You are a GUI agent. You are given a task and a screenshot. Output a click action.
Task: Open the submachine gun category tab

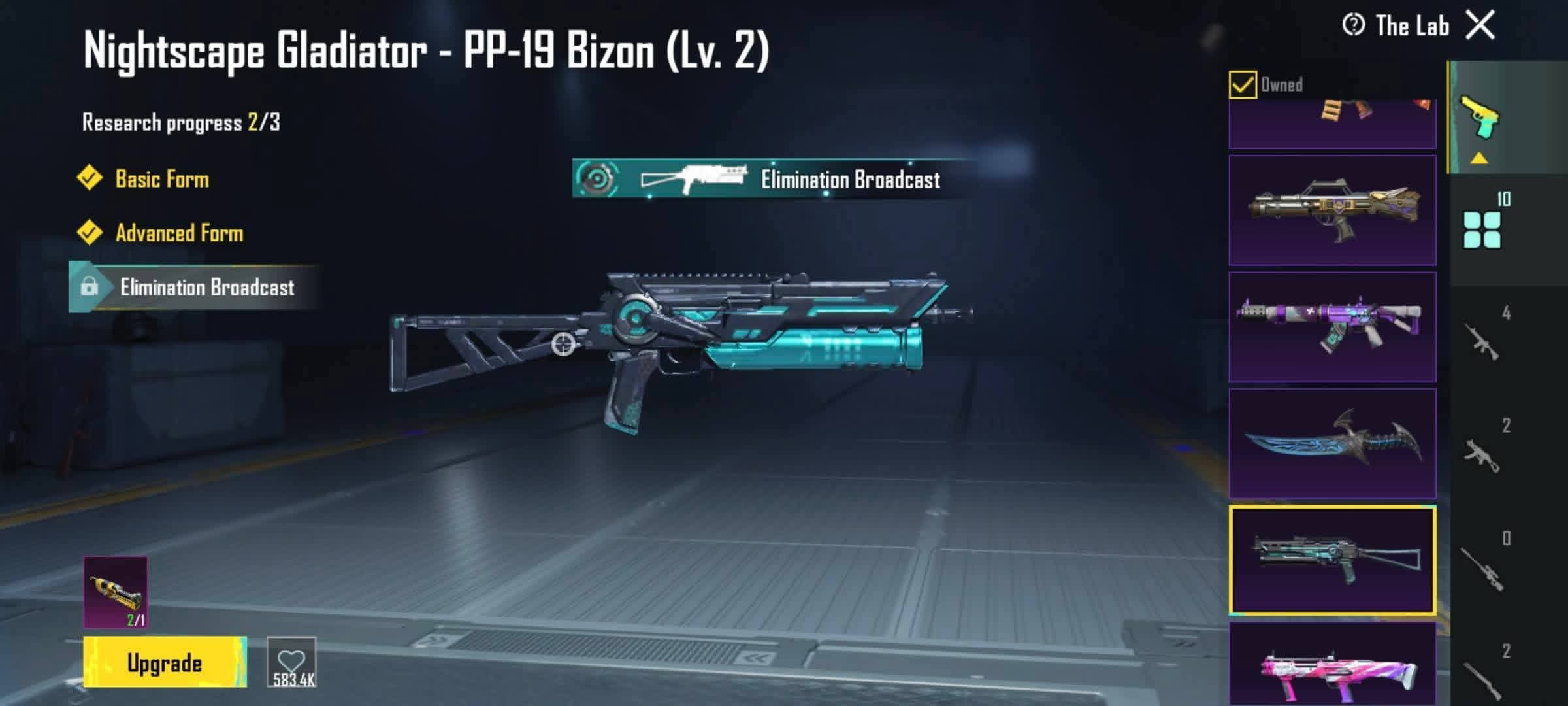tap(1482, 453)
